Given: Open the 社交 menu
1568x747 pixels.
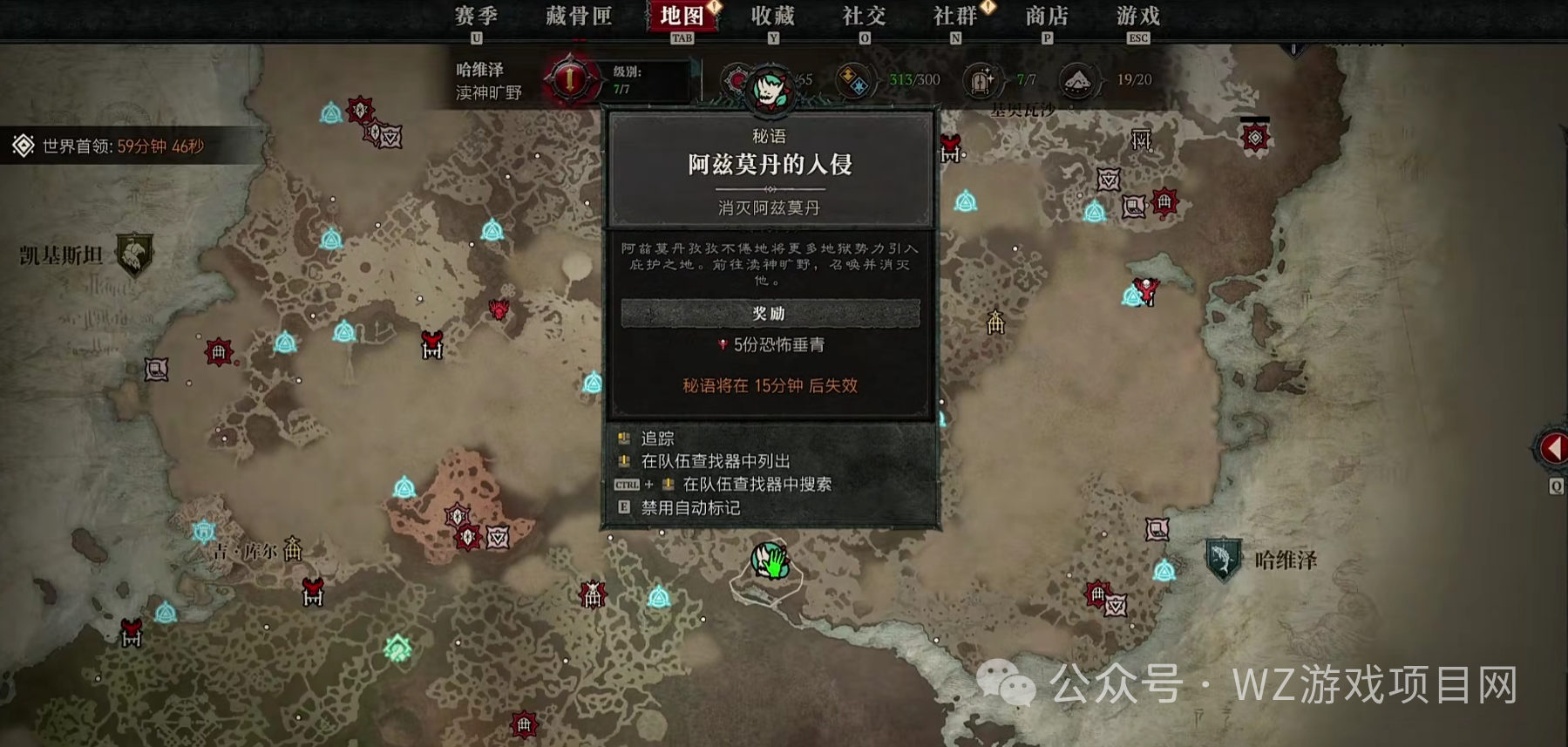Looking at the screenshot, I should (865, 16).
